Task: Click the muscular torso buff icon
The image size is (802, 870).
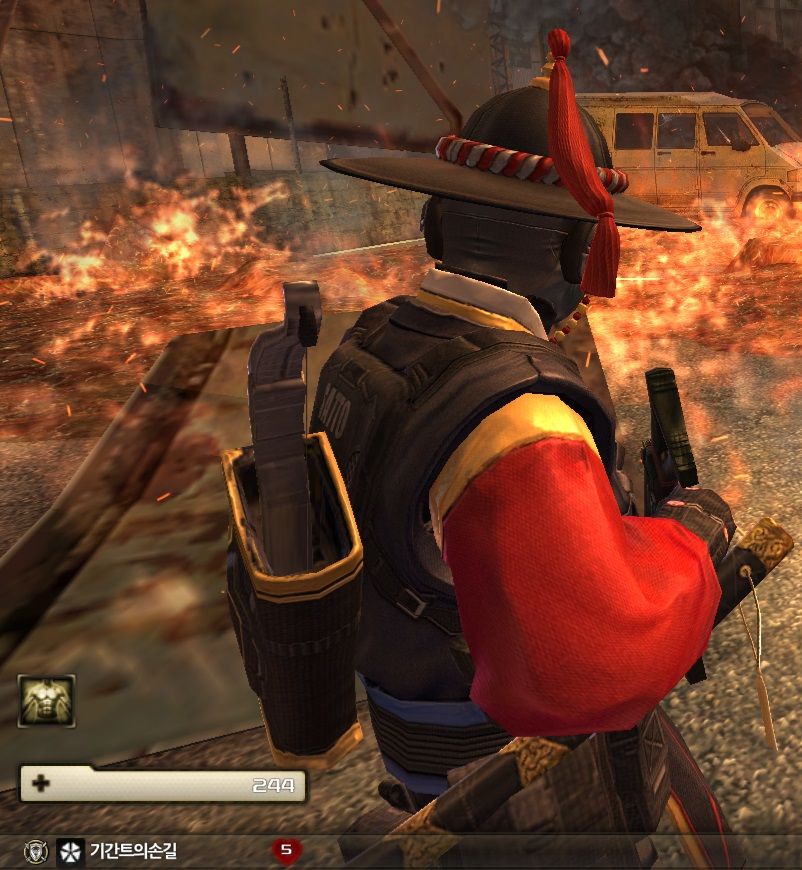Action: pyautogui.click(x=46, y=700)
